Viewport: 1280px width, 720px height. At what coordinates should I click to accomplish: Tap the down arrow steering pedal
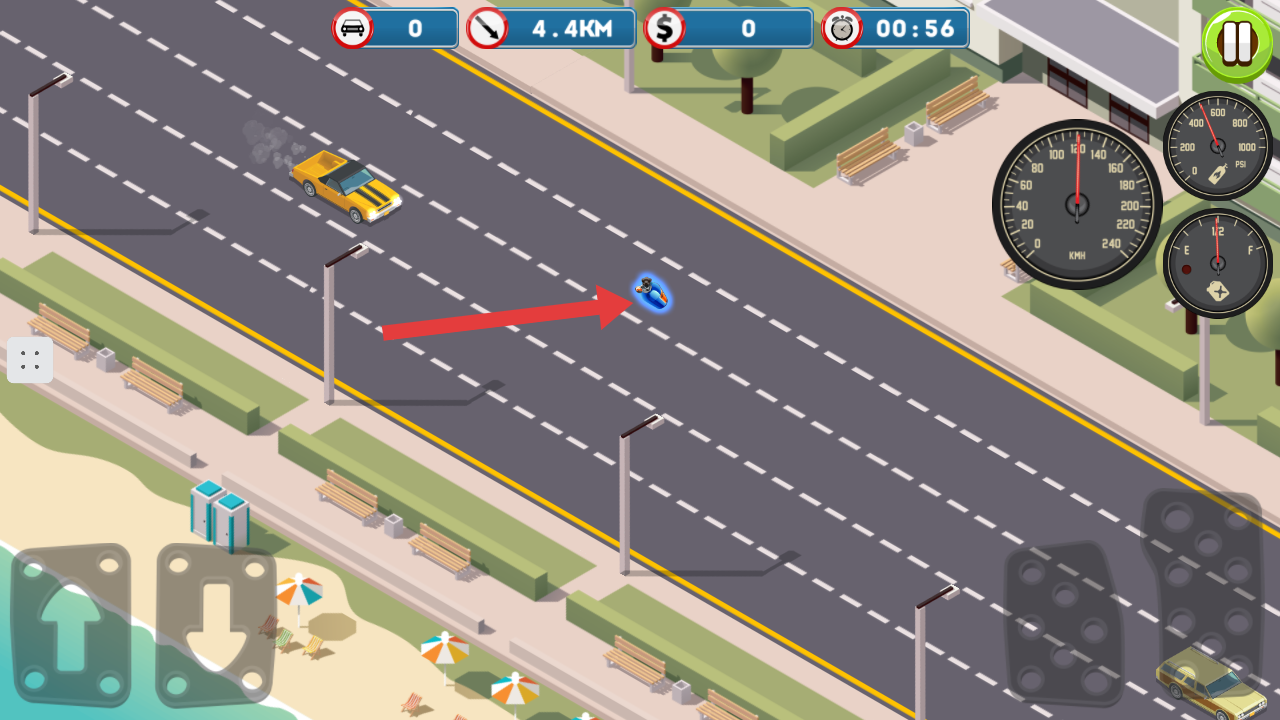click(x=215, y=624)
